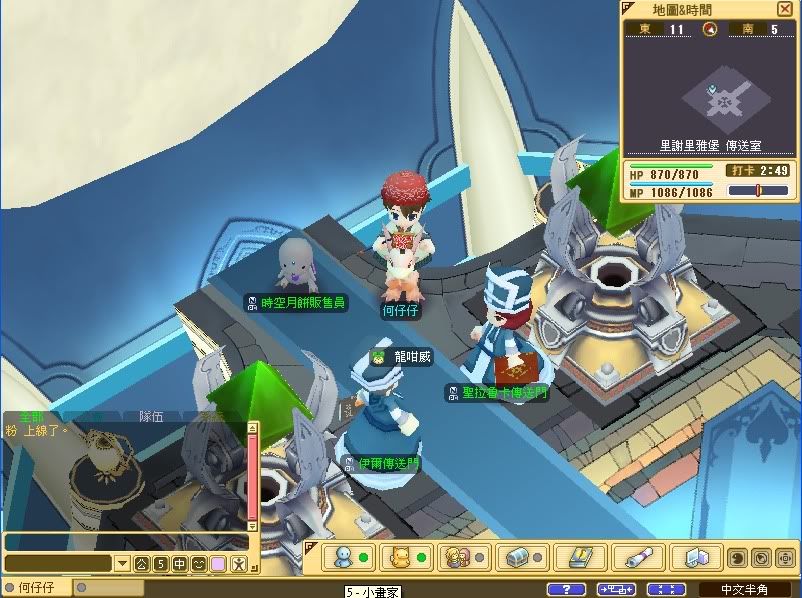Switch to the 隊伍 chat tab
This screenshot has height=598, width=802.
pos(151,417)
